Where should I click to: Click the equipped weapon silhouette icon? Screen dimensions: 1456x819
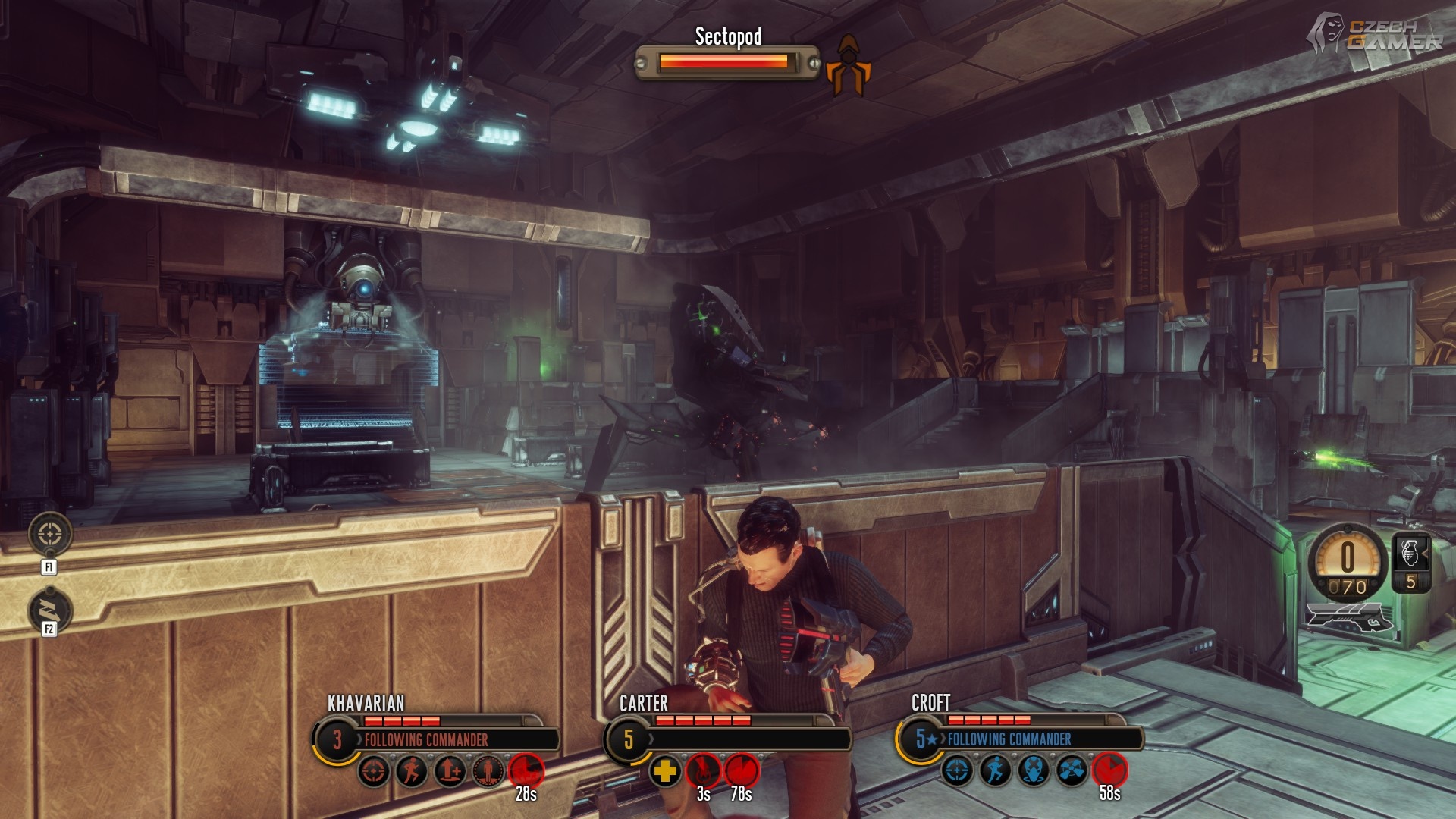tap(1350, 618)
